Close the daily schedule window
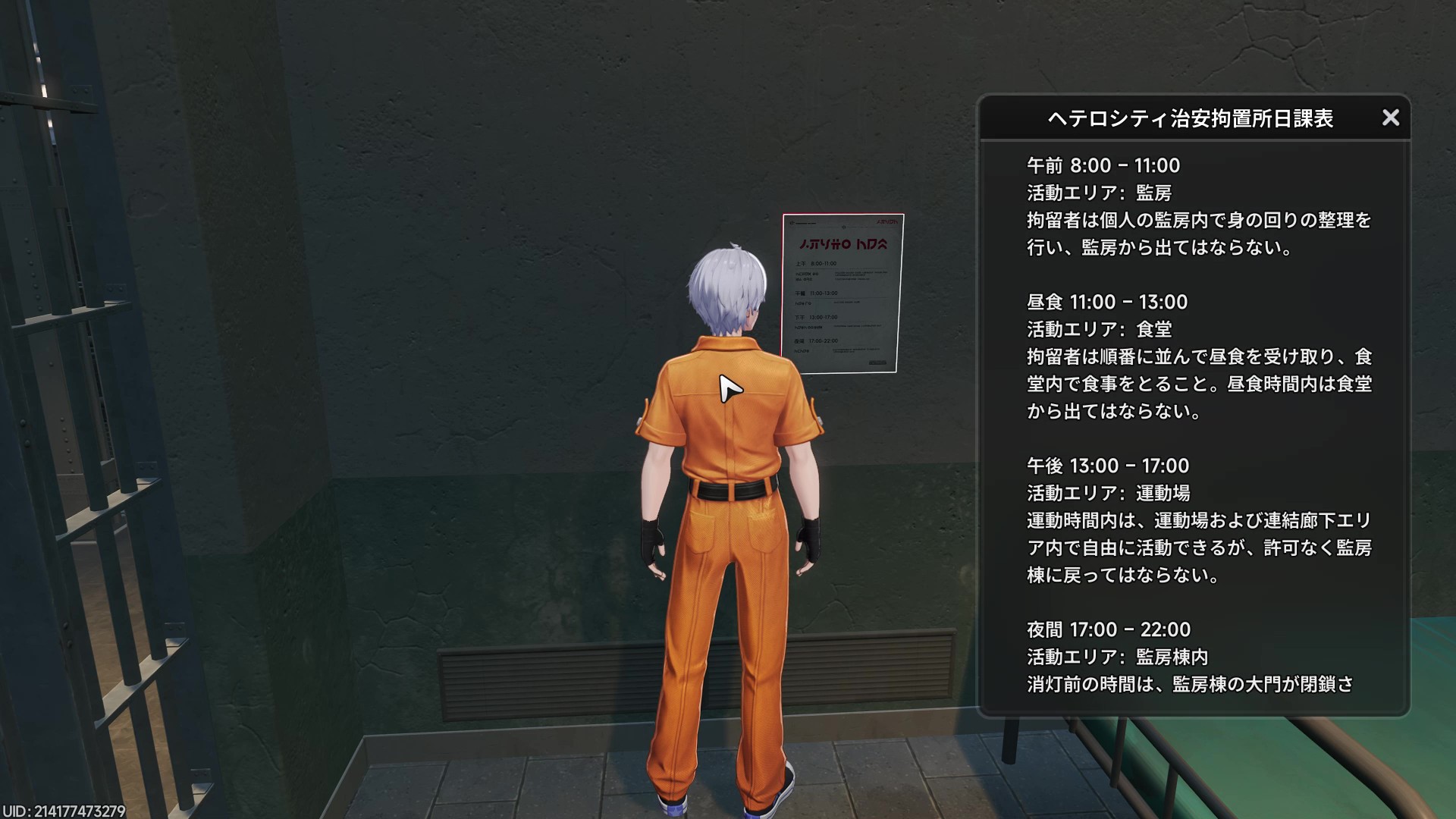Viewport: 1456px width, 819px height. [x=1391, y=118]
